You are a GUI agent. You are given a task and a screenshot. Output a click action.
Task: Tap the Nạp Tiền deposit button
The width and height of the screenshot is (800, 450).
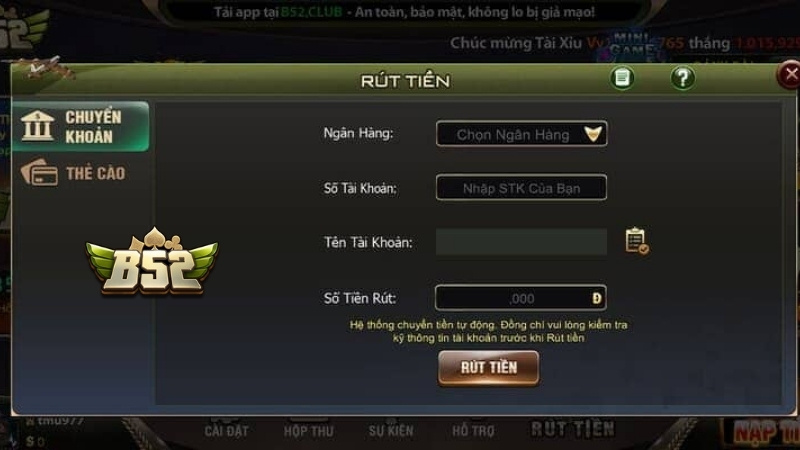(765, 432)
